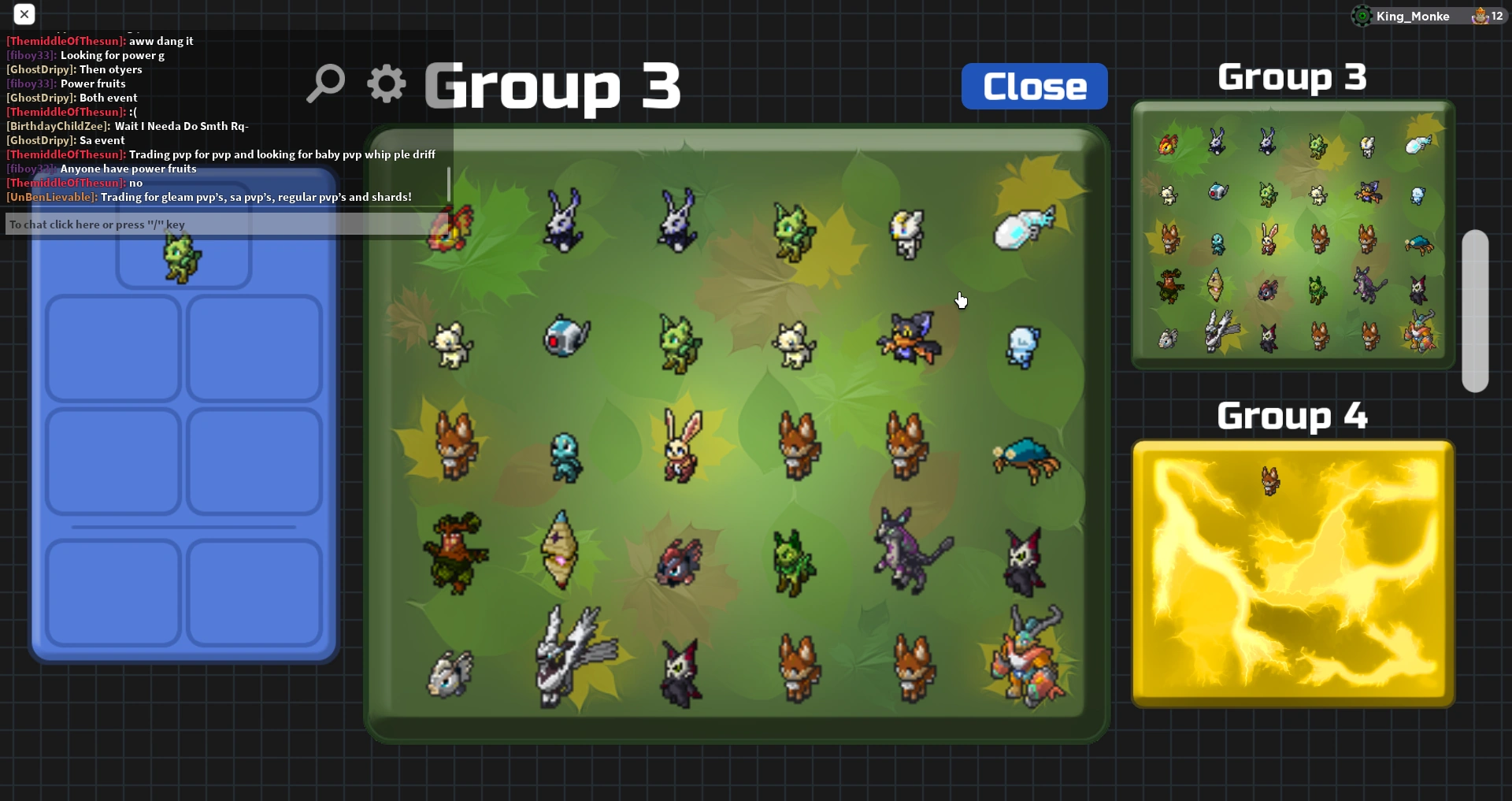Select the orange fox creature in the Group 3 panel
1512x801 pixels.
point(1171,240)
